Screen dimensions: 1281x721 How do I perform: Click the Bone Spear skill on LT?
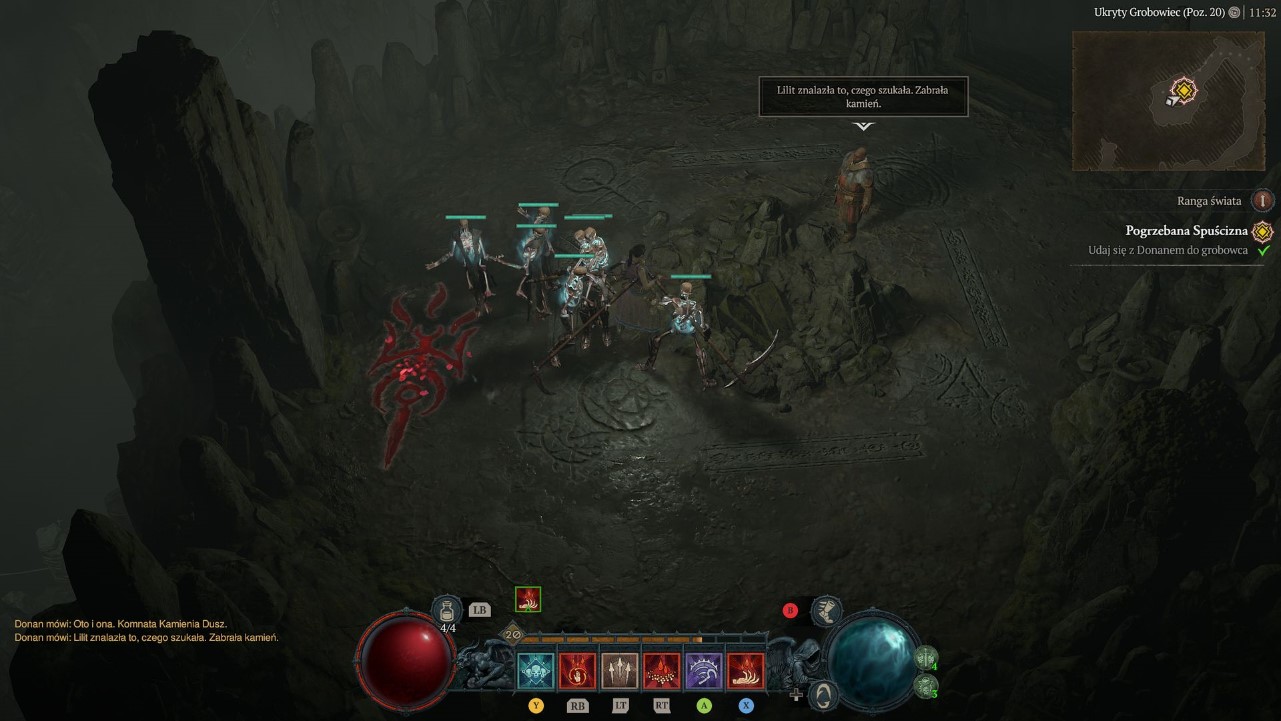tap(619, 670)
